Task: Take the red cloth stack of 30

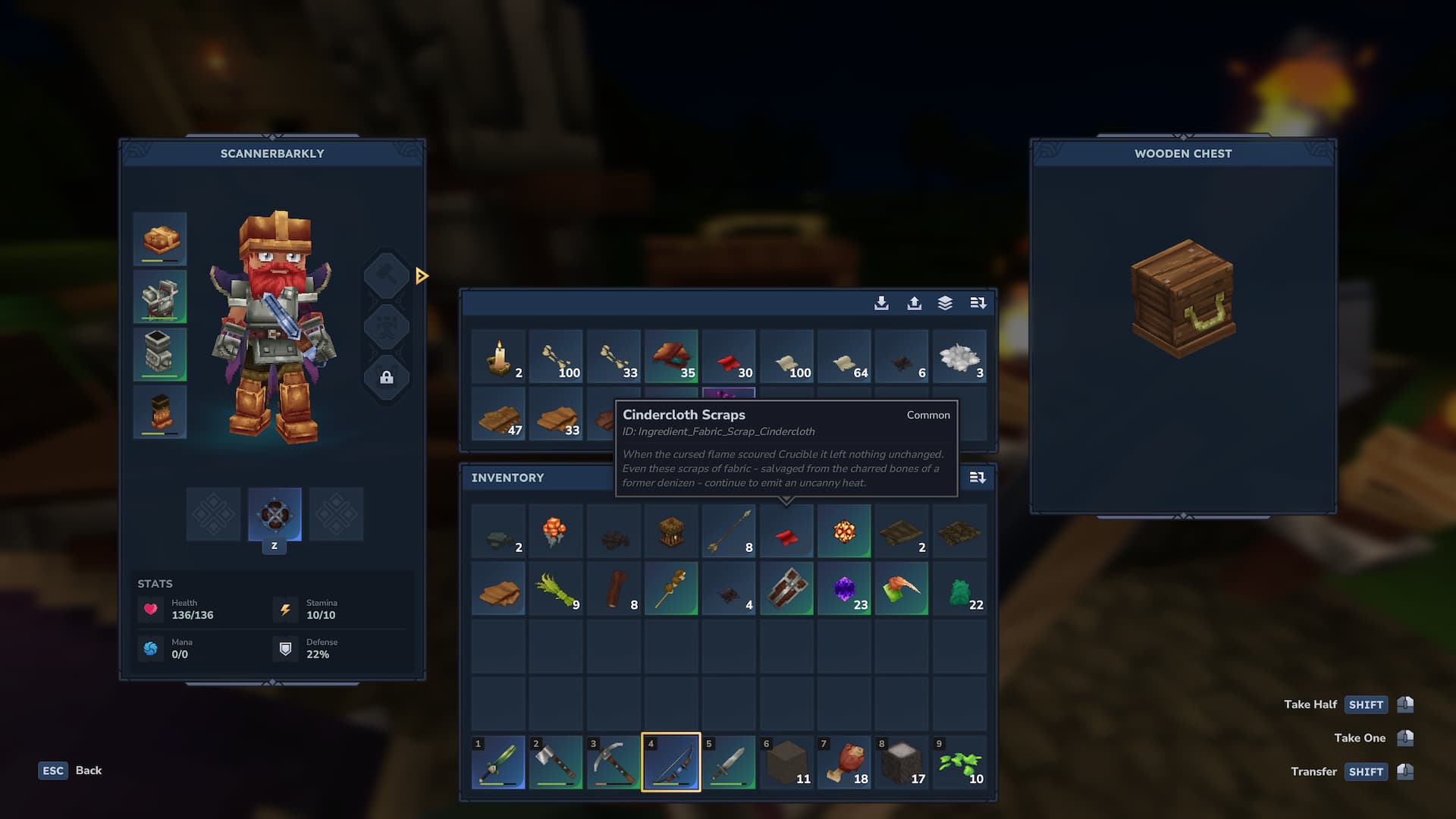Action: [x=729, y=356]
